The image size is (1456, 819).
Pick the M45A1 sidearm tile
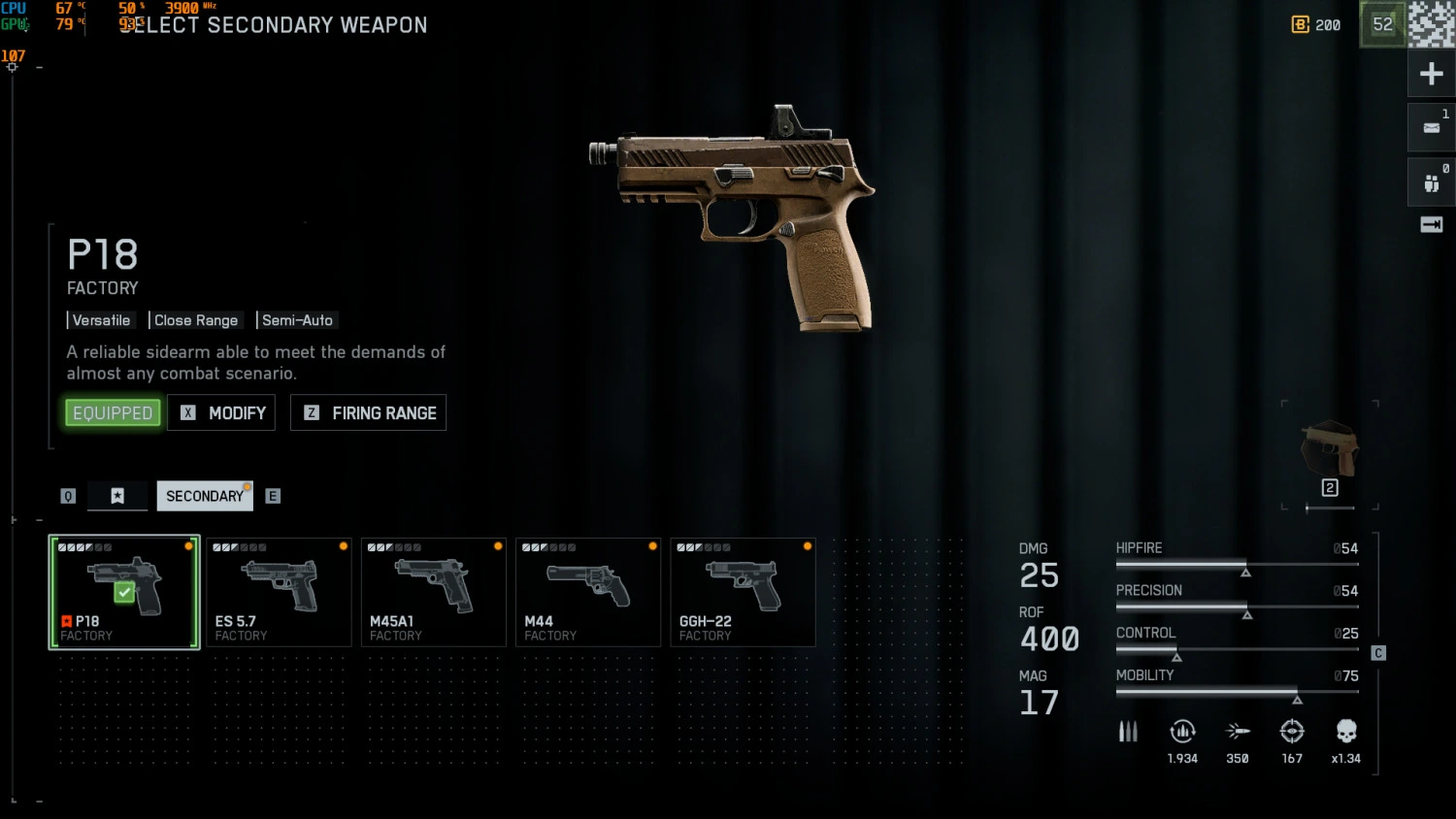click(433, 592)
